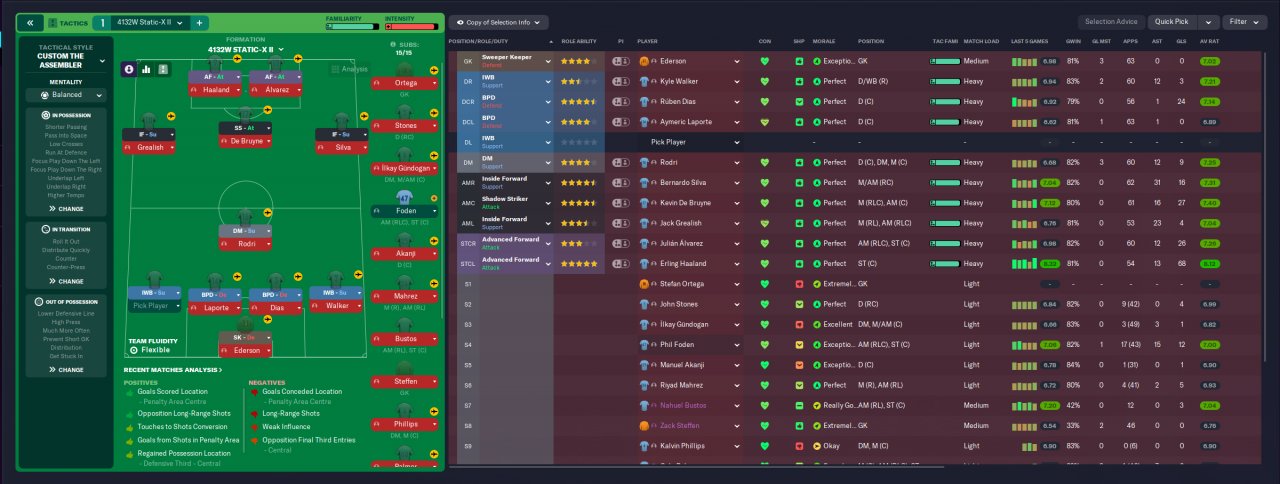Click the Selection Advice button
The height and width of the screenshot is (484, 1280).
tap(1110, 21)
